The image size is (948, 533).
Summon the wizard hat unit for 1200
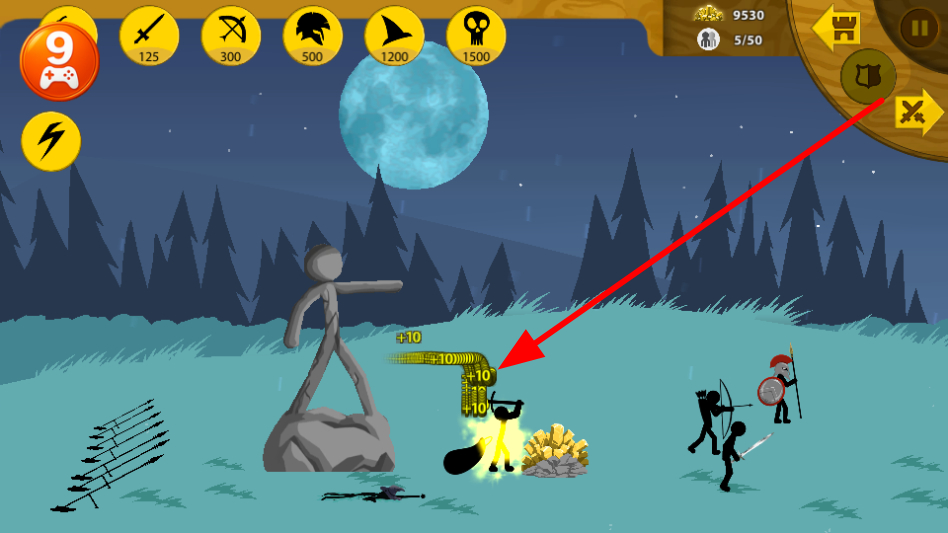coord(395,35)
